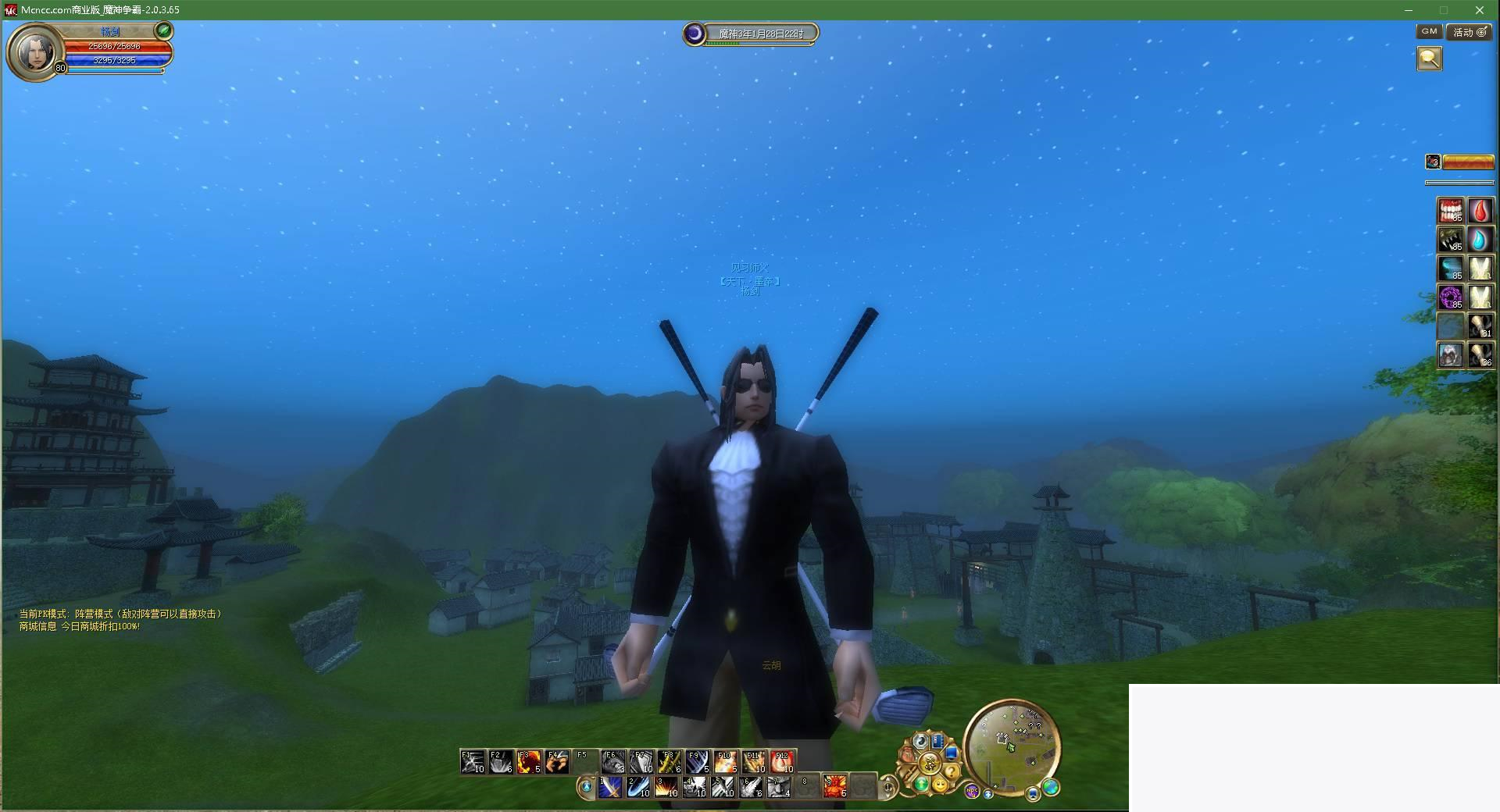Open the 活动 events menu

point(1468,32)
